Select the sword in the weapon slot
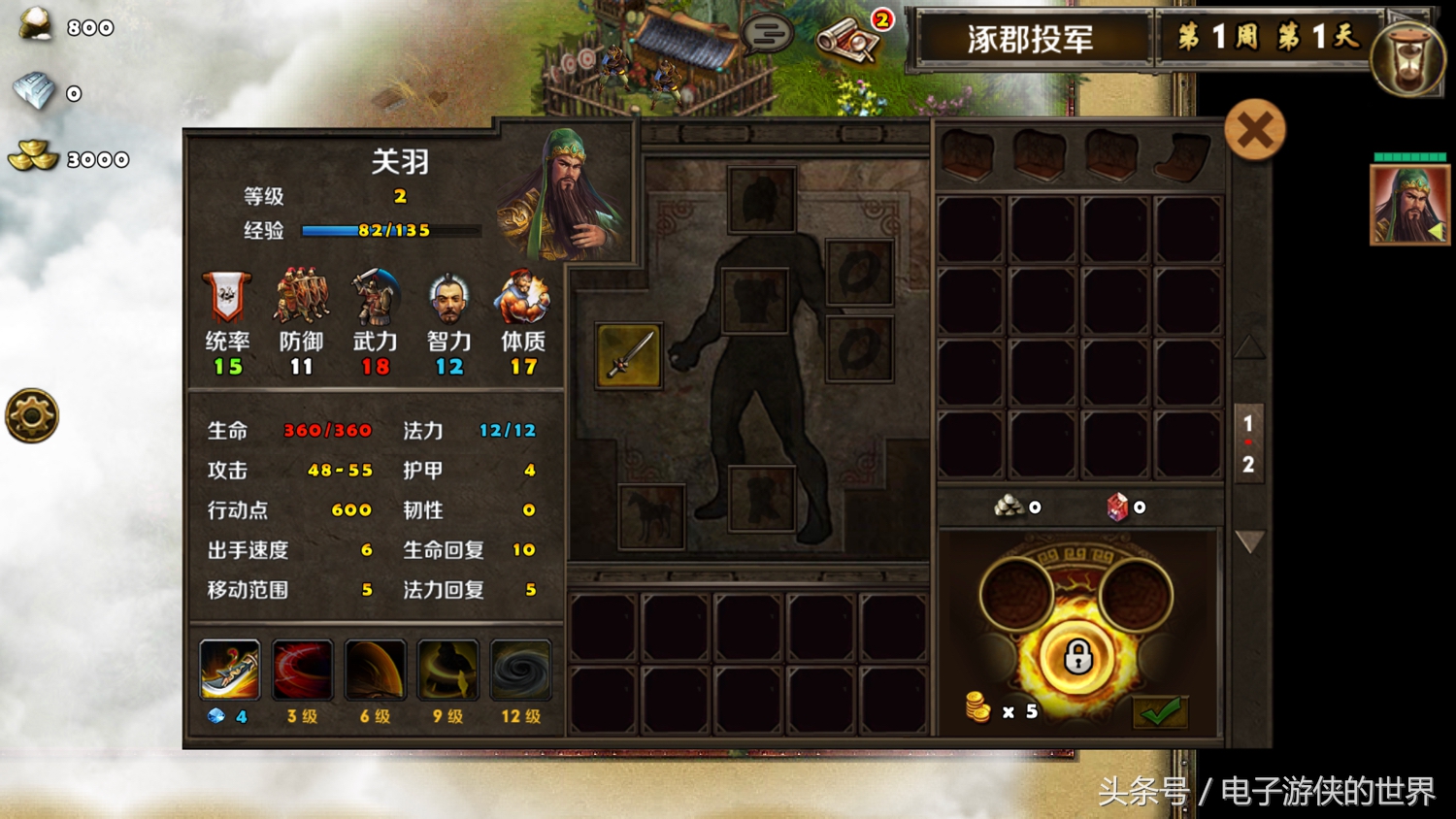The height and width of the screenshot is (819, 1456). [x=627, y=356]
